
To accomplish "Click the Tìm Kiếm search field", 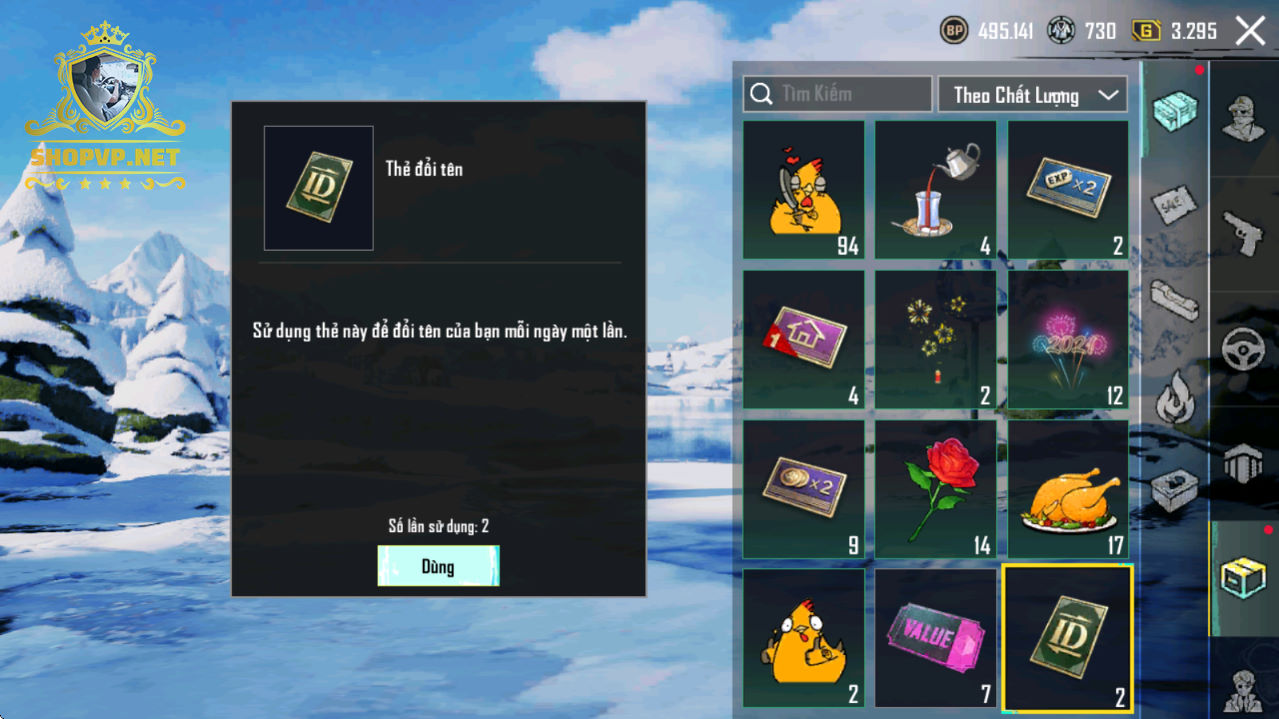I will (837, 94).
